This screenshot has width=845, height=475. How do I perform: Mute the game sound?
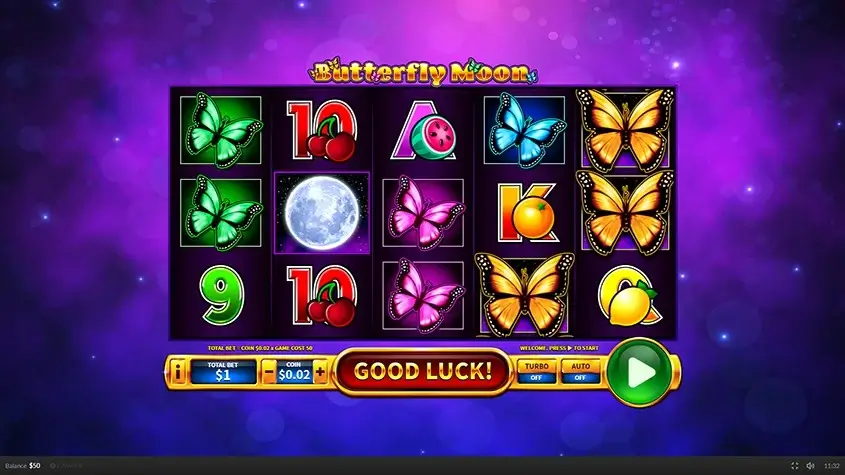[811, 466]
